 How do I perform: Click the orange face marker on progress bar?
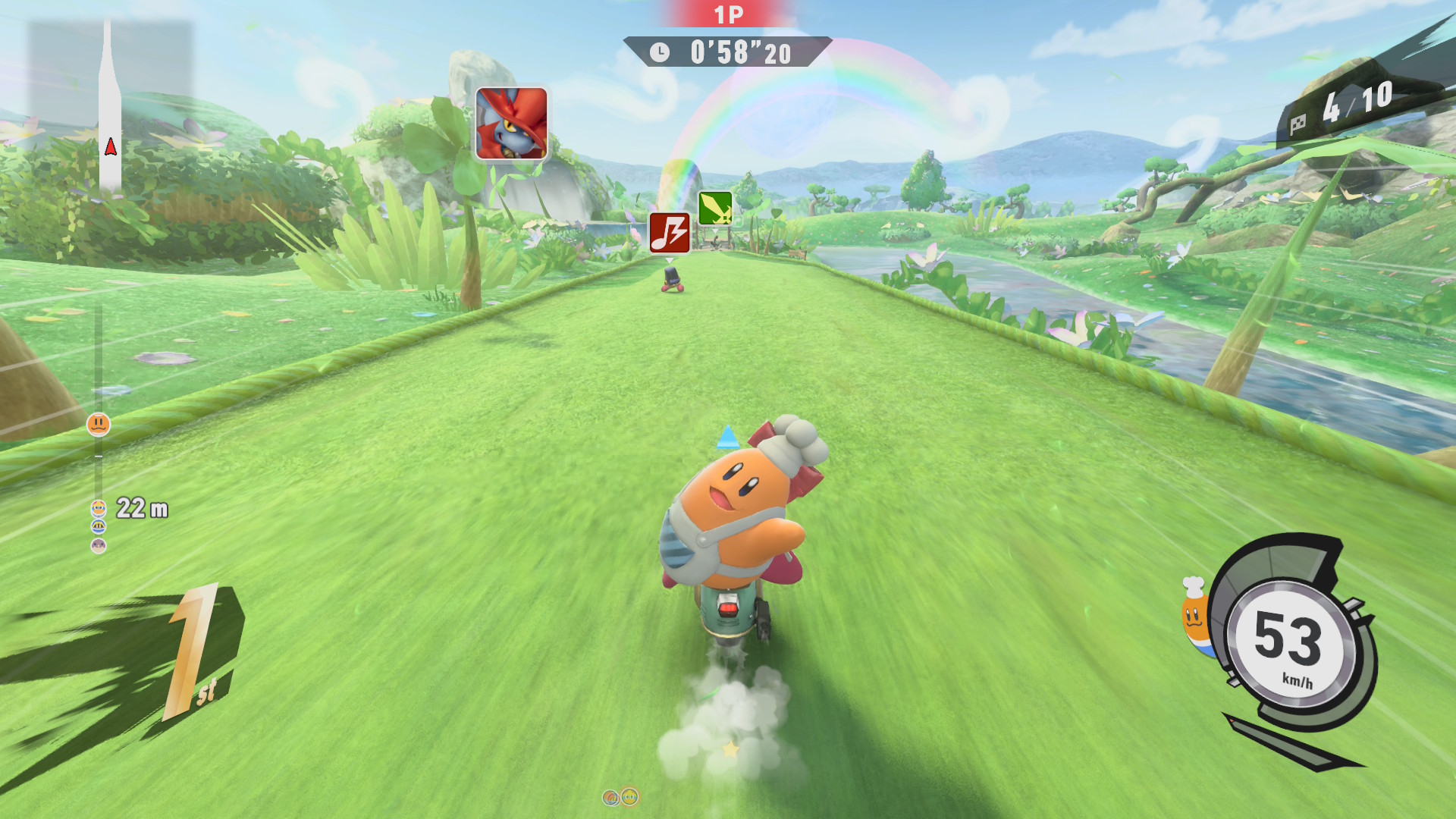(99, 425)
